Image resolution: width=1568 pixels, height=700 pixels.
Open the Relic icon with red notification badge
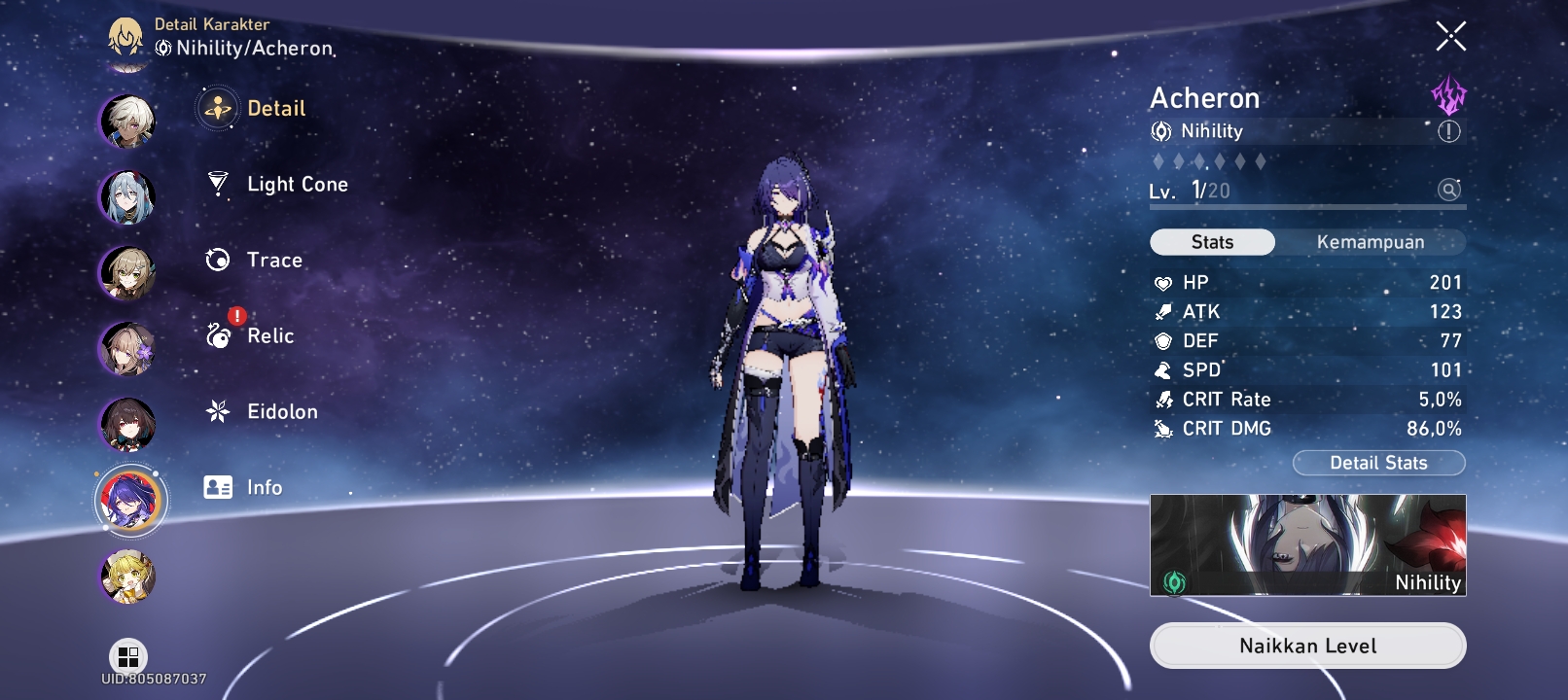point(218,335)
